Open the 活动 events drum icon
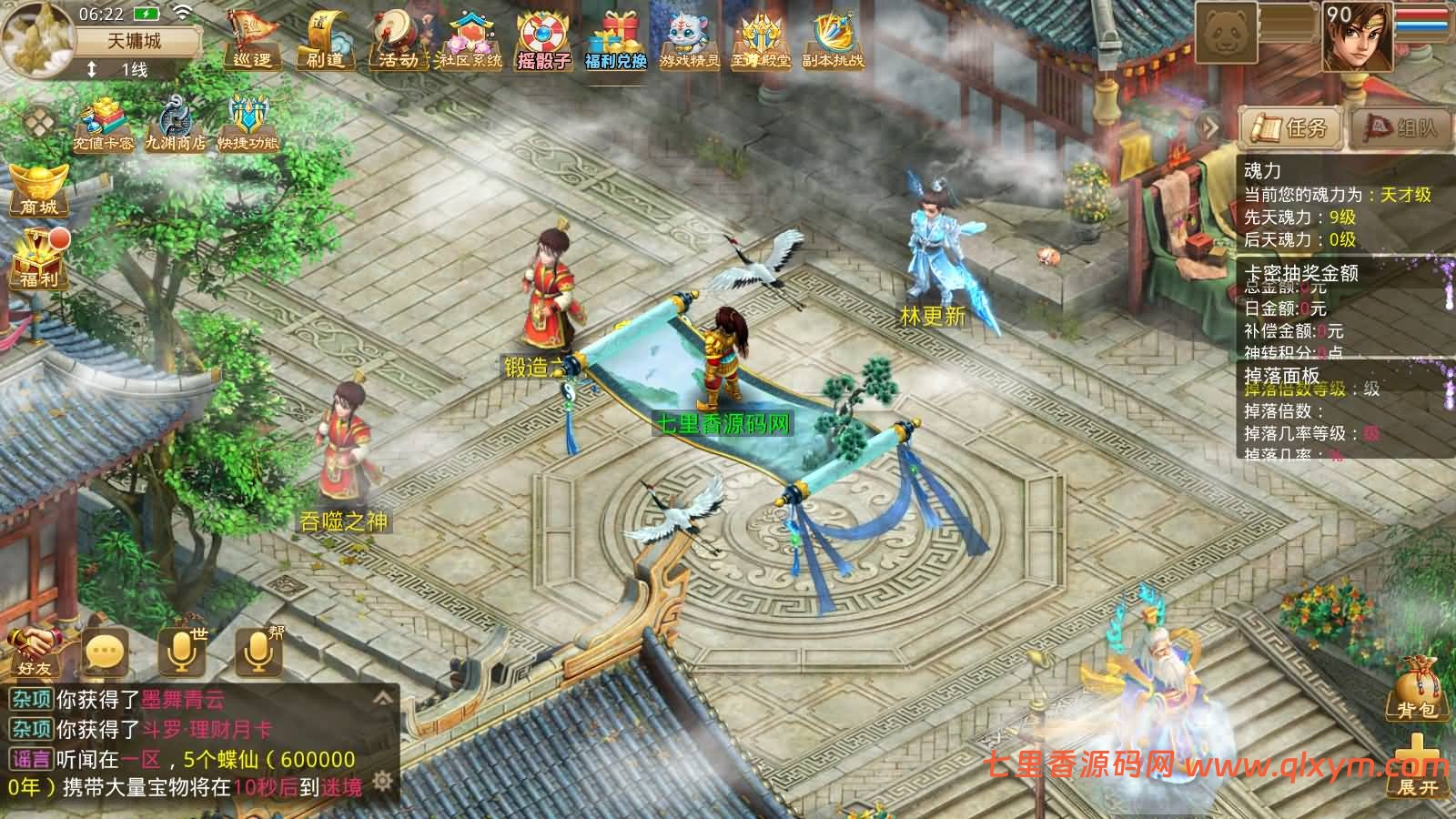The height and width of the screenshot is (819, 1456). [398, 41]
